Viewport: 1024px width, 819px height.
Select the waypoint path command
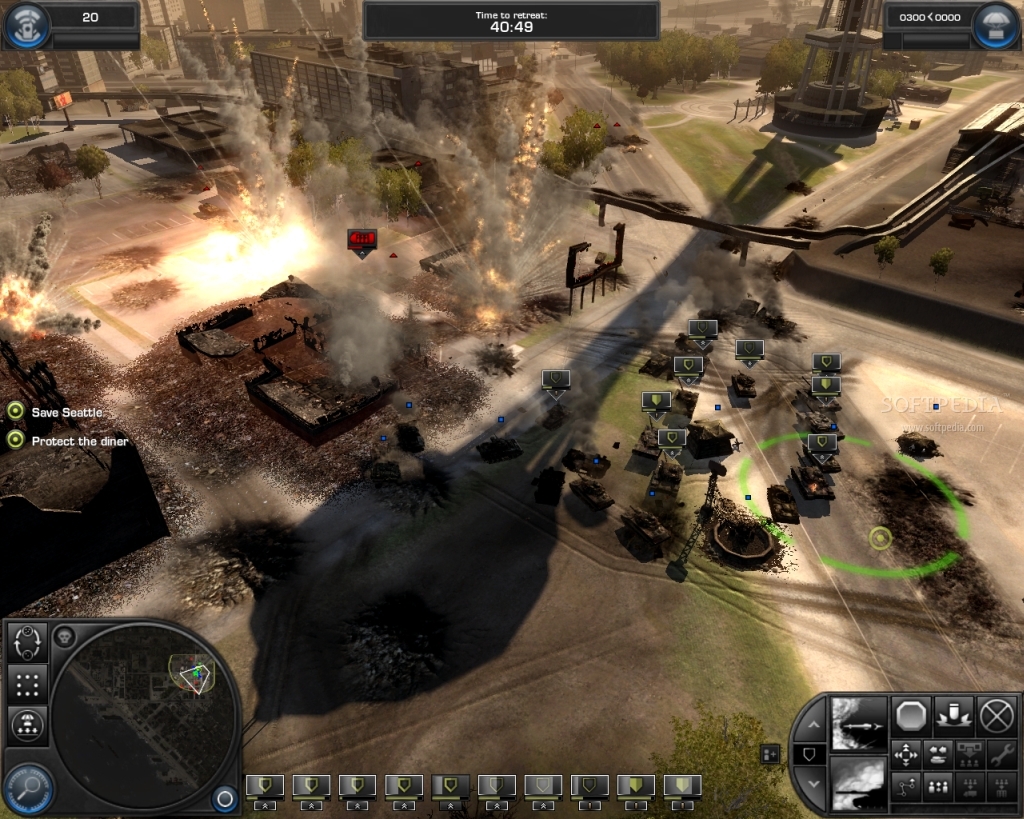pos(906,787)
